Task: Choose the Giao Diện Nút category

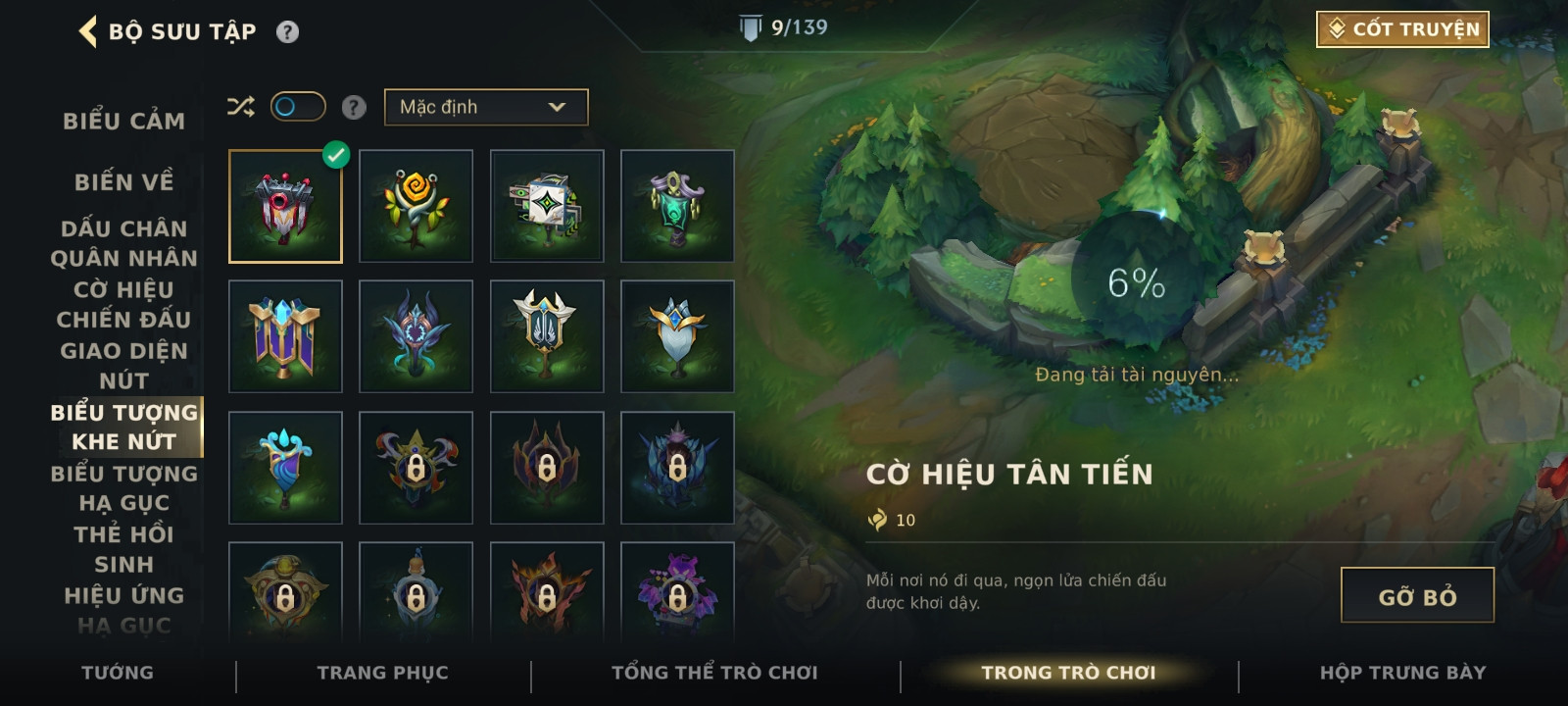Action: (124, 365)
